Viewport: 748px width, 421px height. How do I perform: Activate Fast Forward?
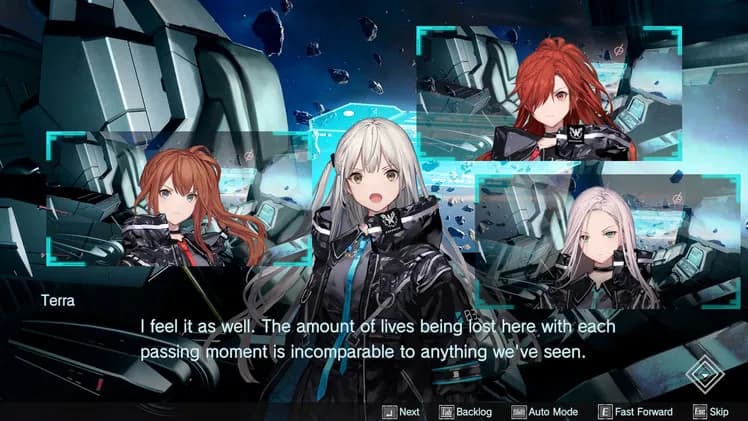[x=635, y=411]
